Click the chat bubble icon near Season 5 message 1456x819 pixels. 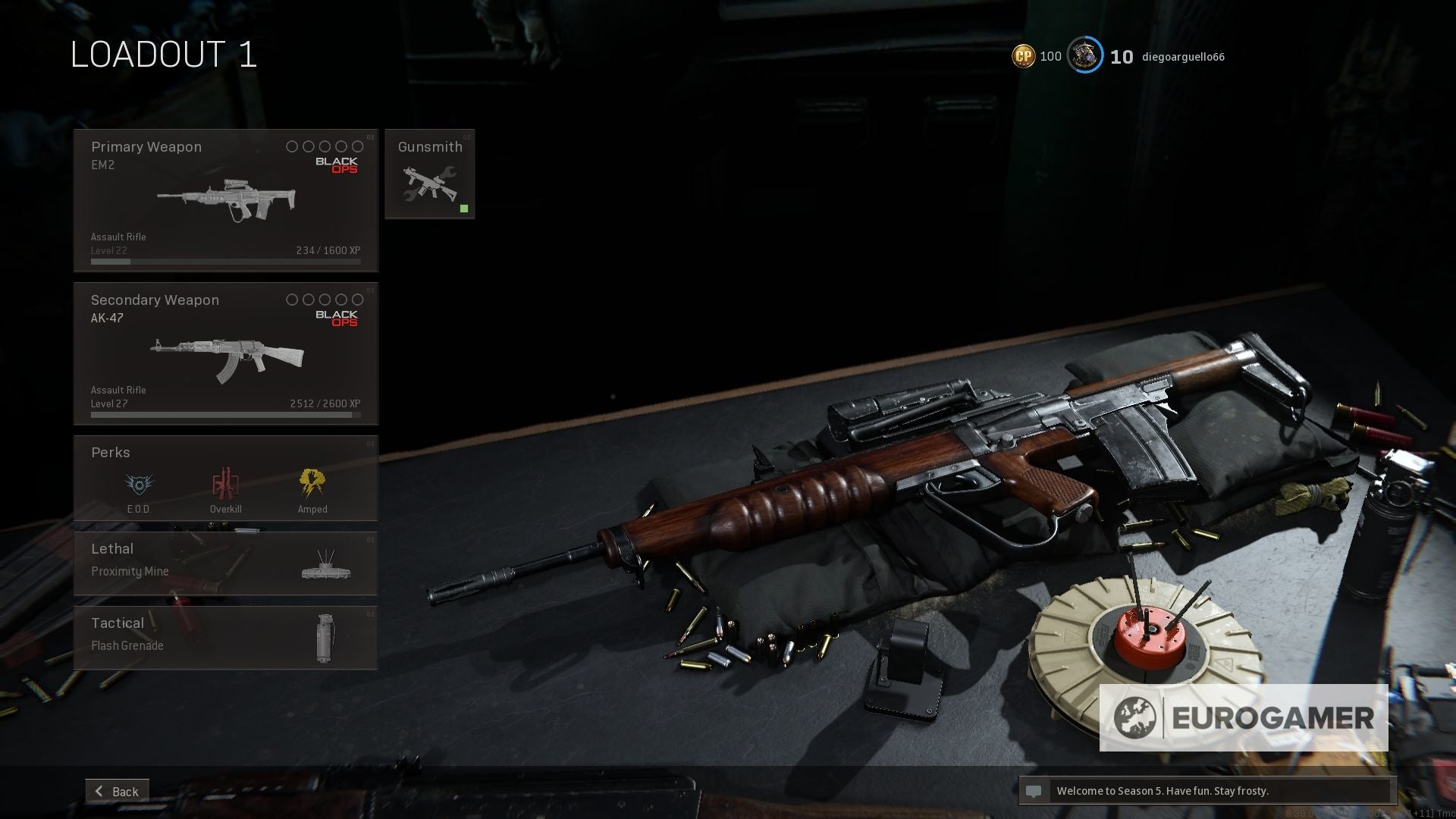(x=1034, y=791)
